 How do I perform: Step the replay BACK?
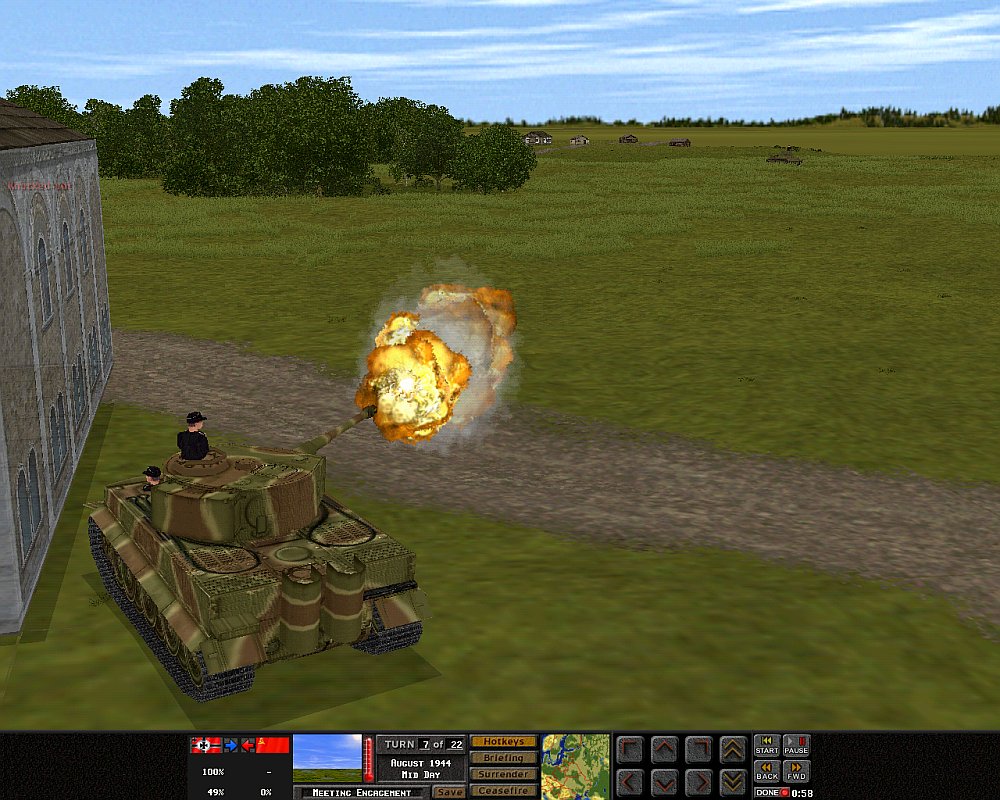[x=767, y=771]
